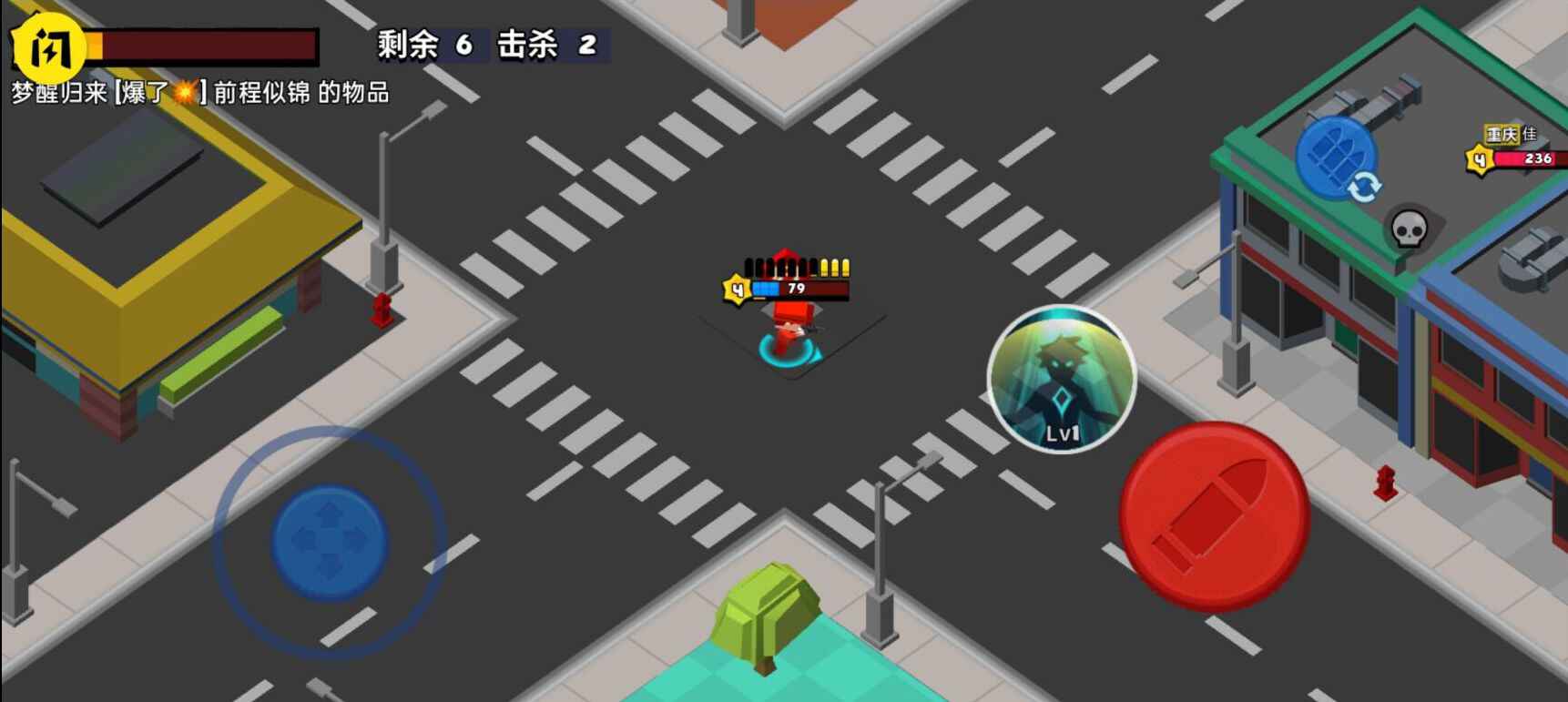The image size is (1568, 702).
Task: Tap the yellow 闪 lightning badge
Action: pyautogui.click(x=47, y=46)
